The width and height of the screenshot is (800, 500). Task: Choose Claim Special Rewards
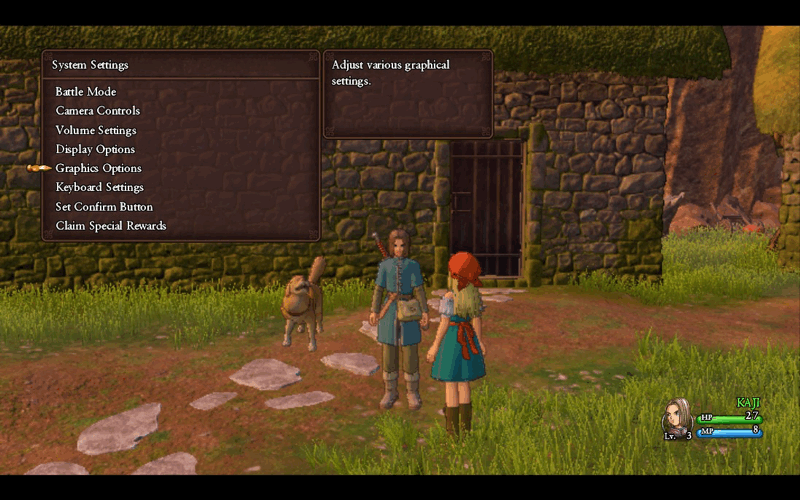click(110, 225)
